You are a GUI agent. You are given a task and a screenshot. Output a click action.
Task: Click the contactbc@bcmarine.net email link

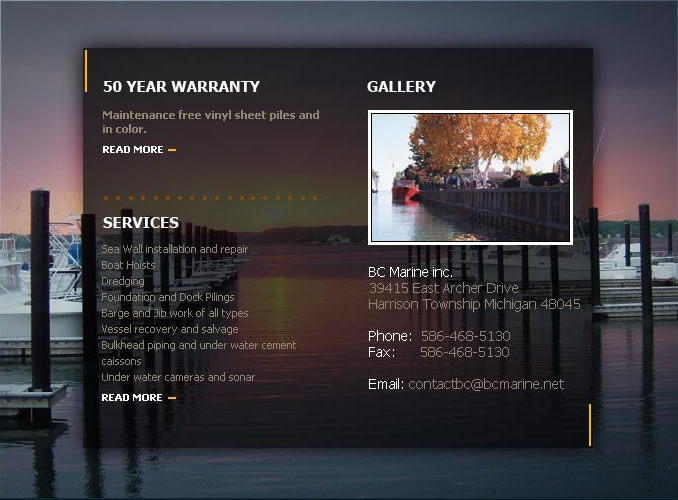pyautogui.click(x=486, y=384)
